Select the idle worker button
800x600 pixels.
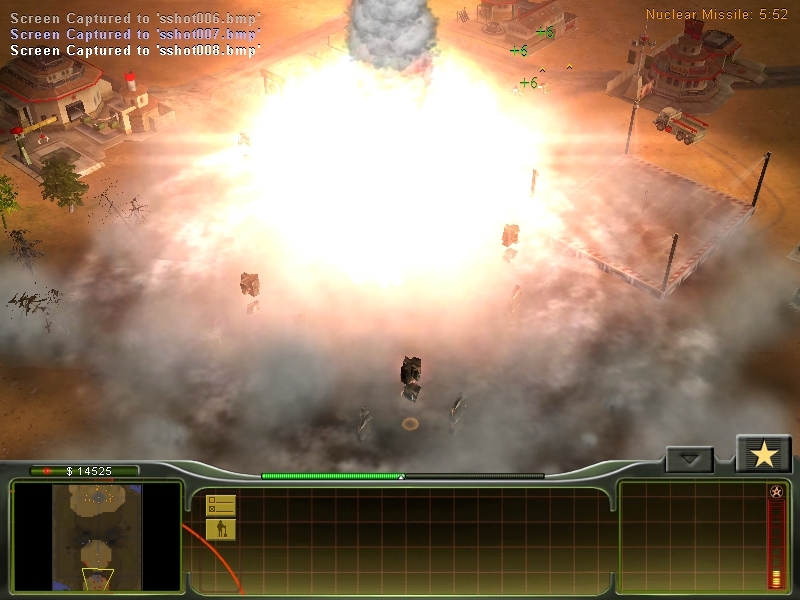click(220, 529)
